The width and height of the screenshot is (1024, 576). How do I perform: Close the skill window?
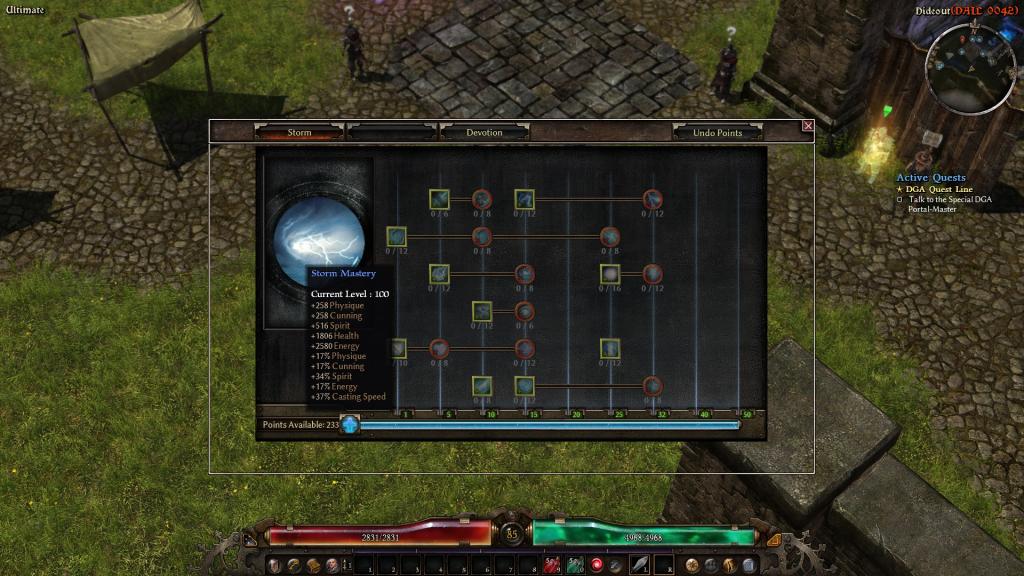[808, 126]
